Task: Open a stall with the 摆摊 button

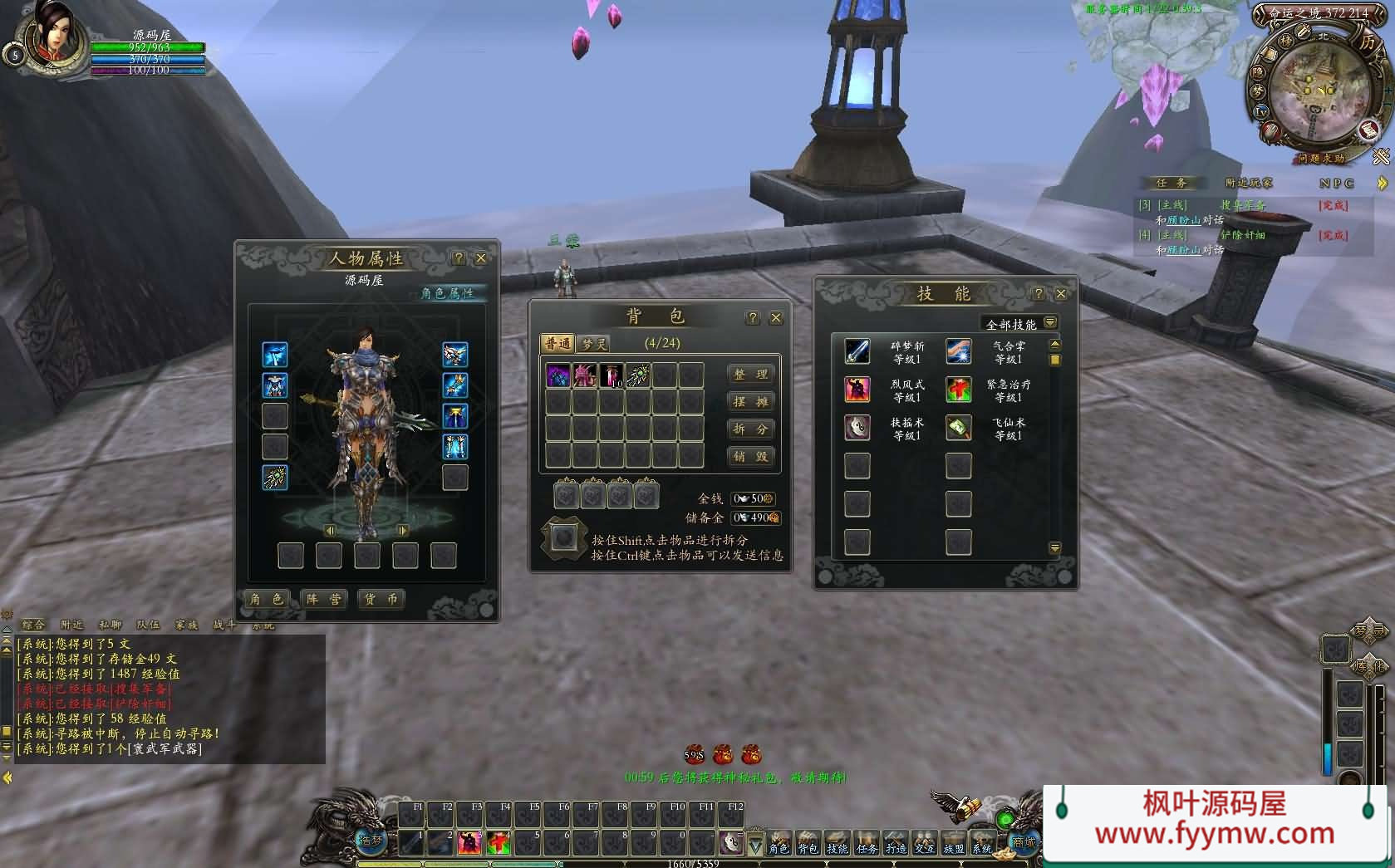Action: pos(750,402)
